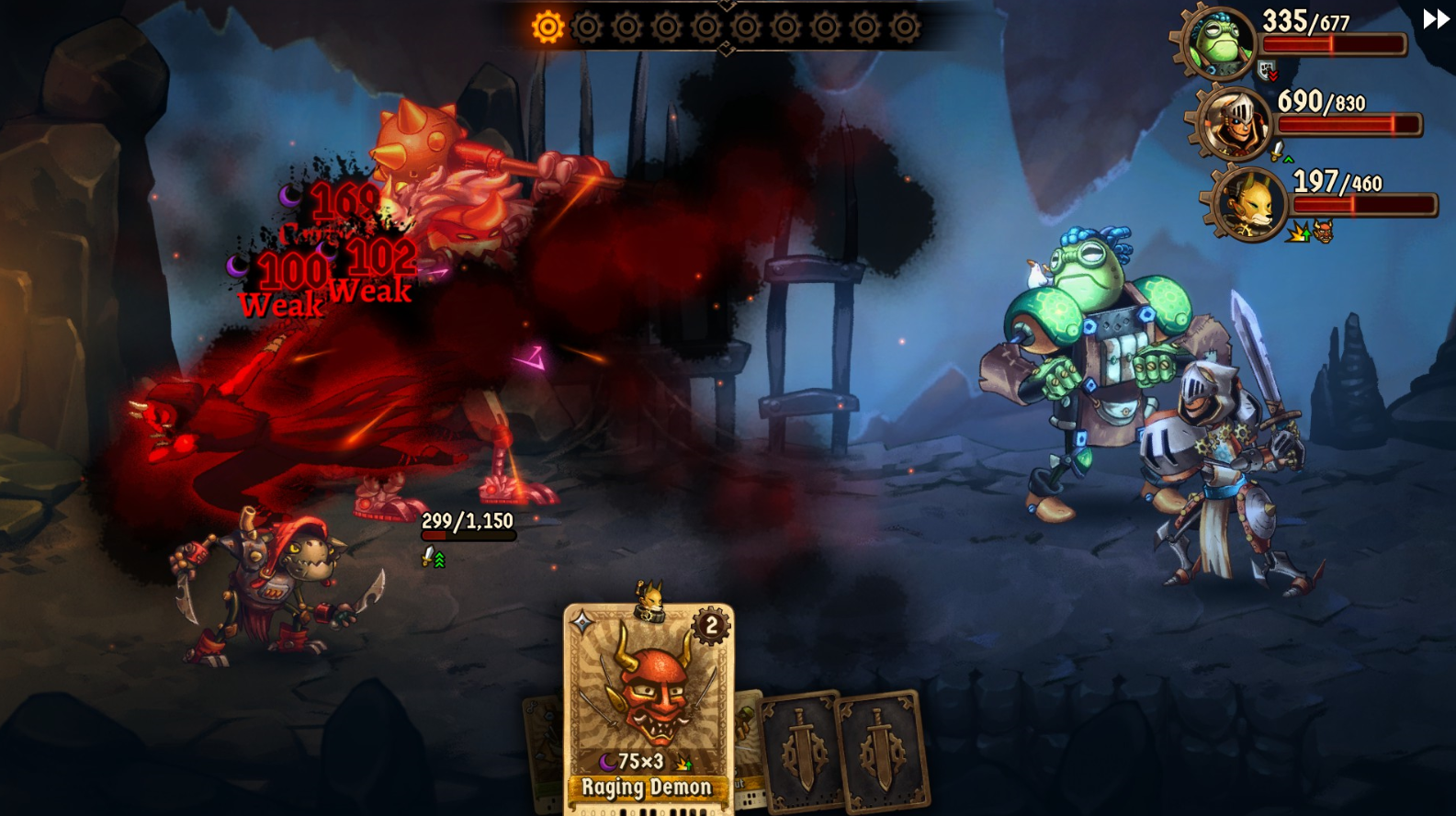The height and width of the screenshot is (816, 1456).
Task: Select the yellow fox hero portrait
Action: (1249, 204)
